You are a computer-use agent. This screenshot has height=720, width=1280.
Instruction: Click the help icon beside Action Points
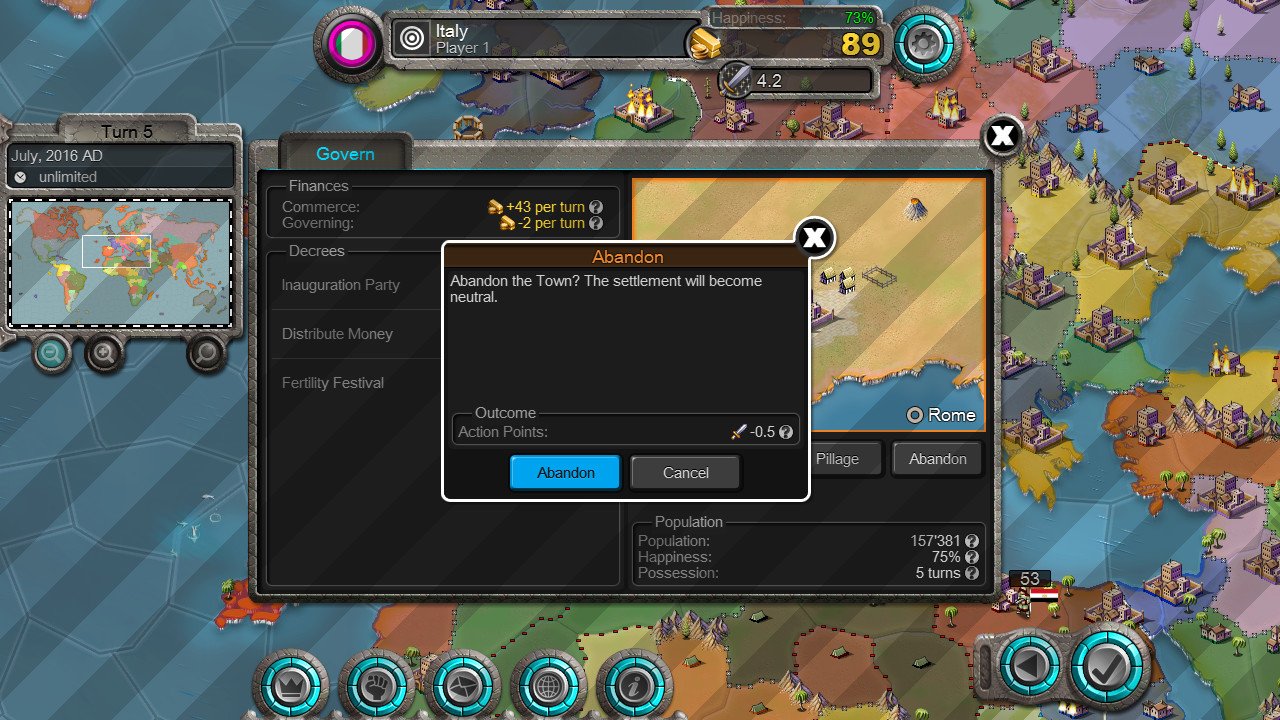coord(786,431)
